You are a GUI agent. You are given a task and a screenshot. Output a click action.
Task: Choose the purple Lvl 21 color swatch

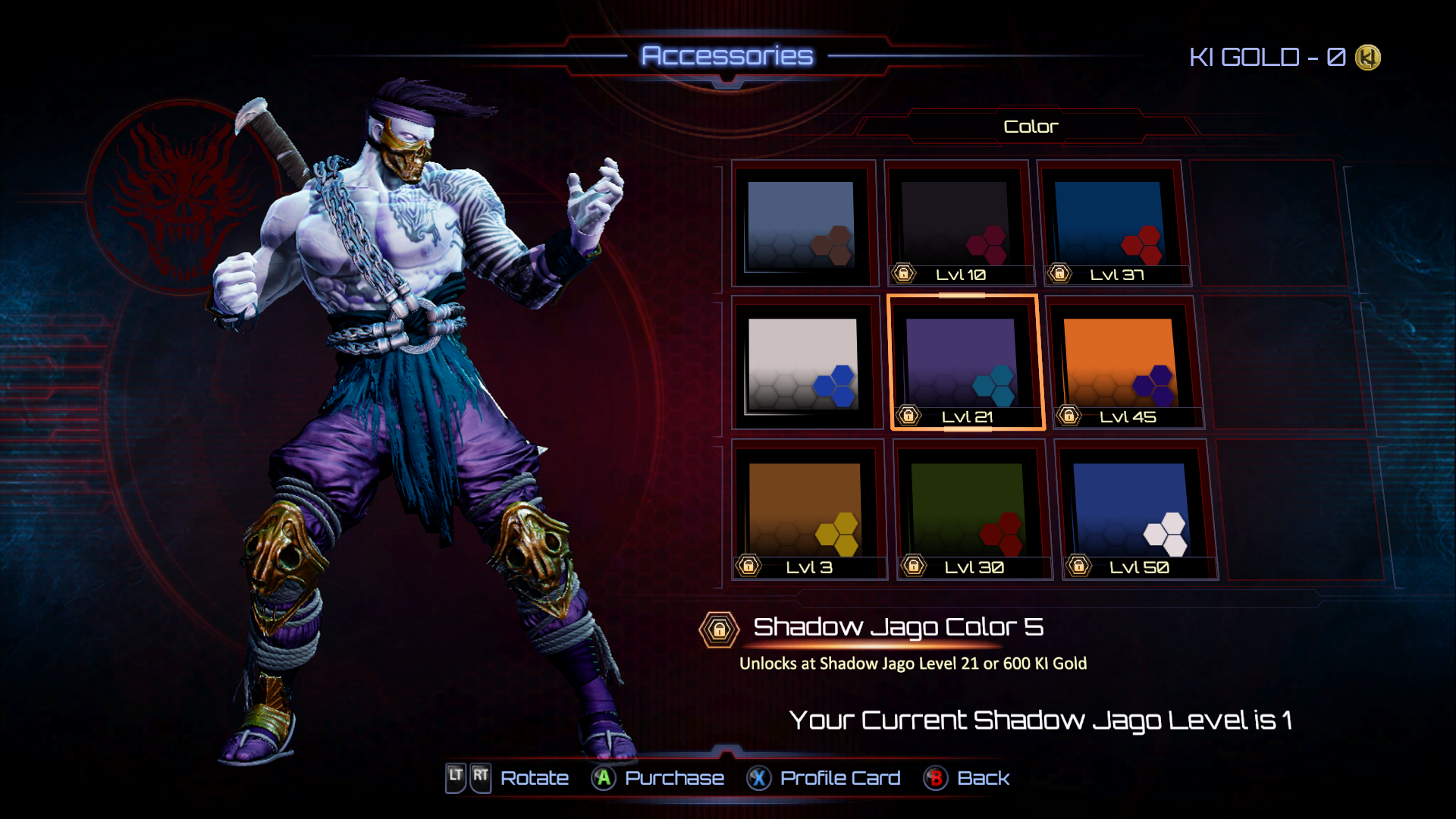pyautogui.click(x=963, y=362)
